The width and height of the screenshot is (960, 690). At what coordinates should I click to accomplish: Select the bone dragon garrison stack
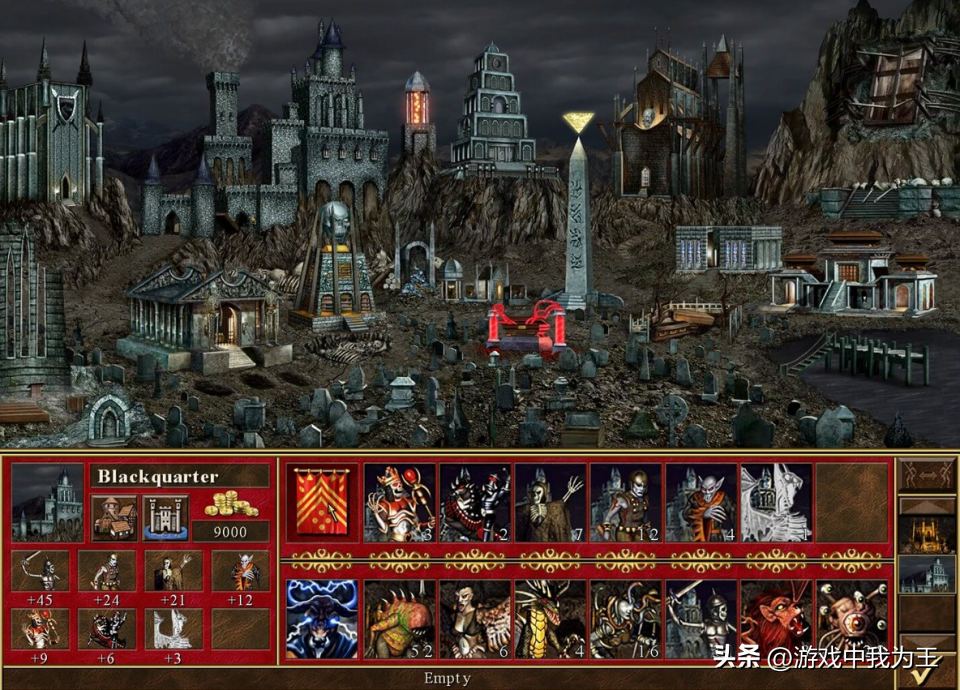point(776,503)
